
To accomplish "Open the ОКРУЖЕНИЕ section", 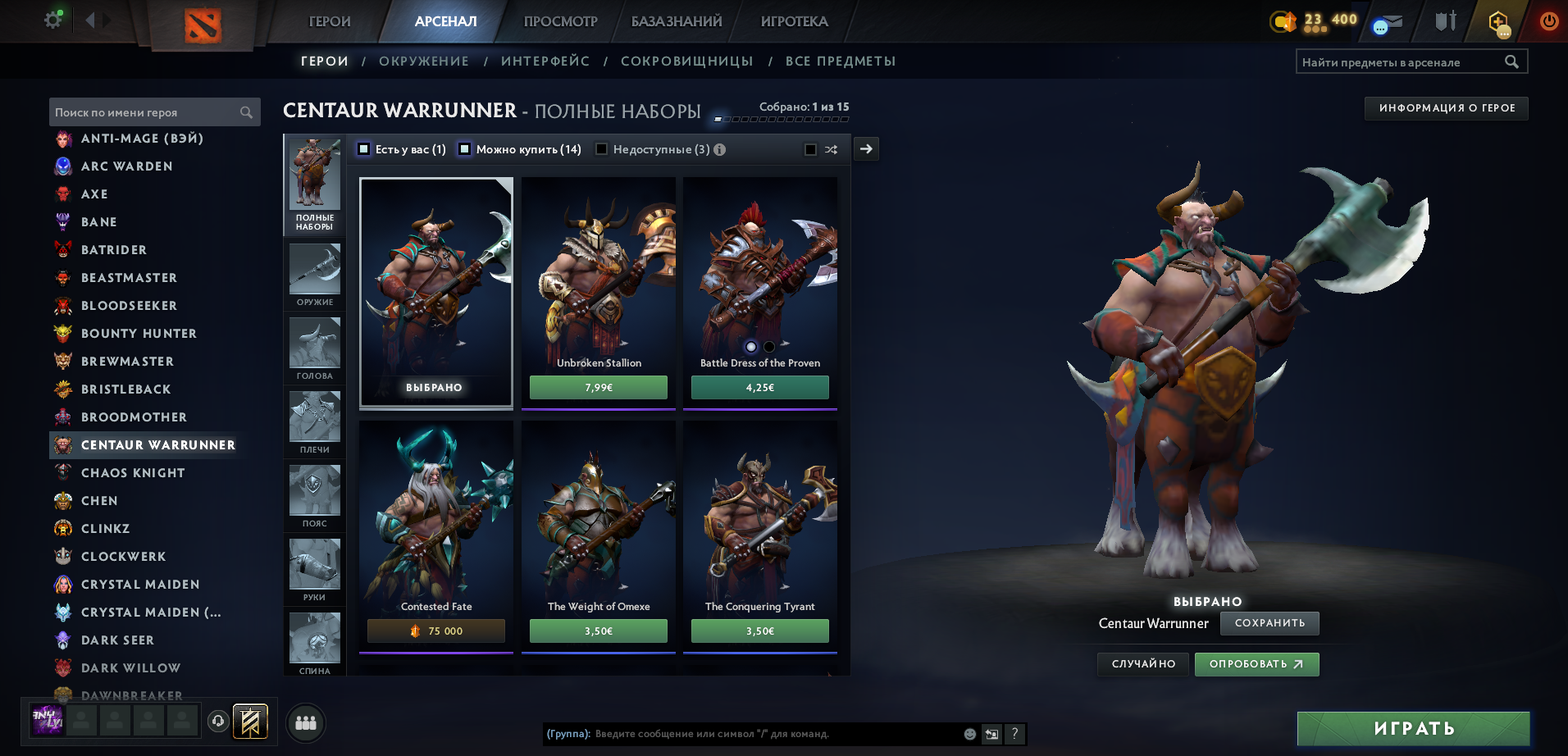I will (423, 61).
